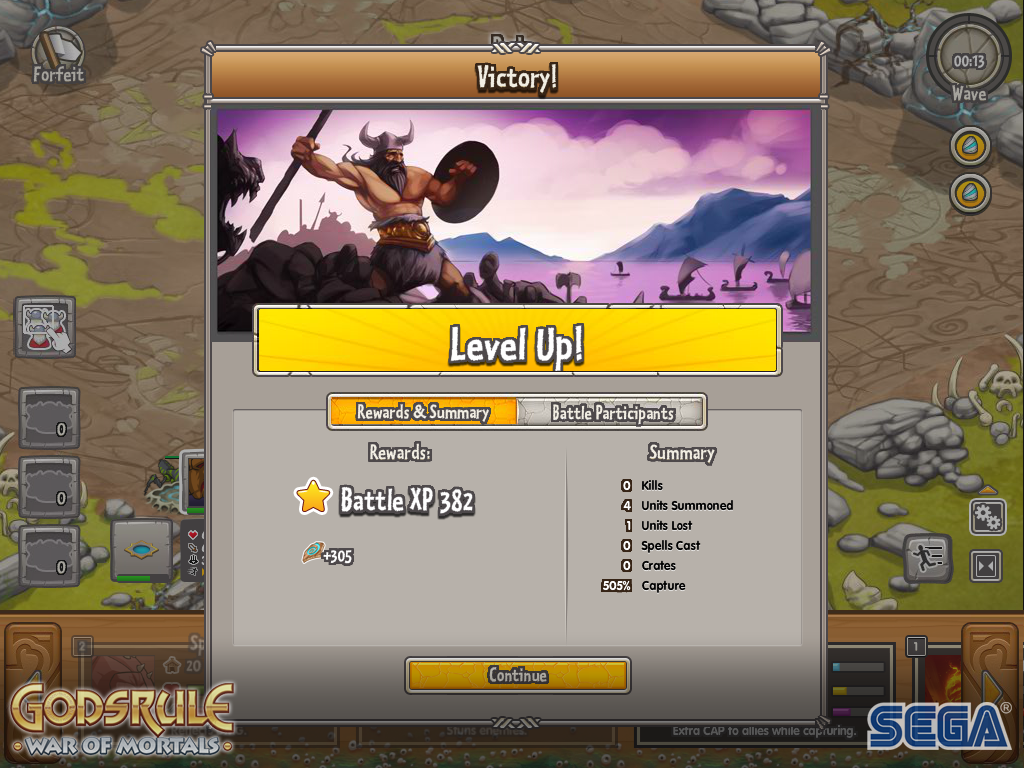Image resolution: width=1024 pixels, height=768 pixels.
Task: Continue past the Victory screen
Action: (517, 675)
